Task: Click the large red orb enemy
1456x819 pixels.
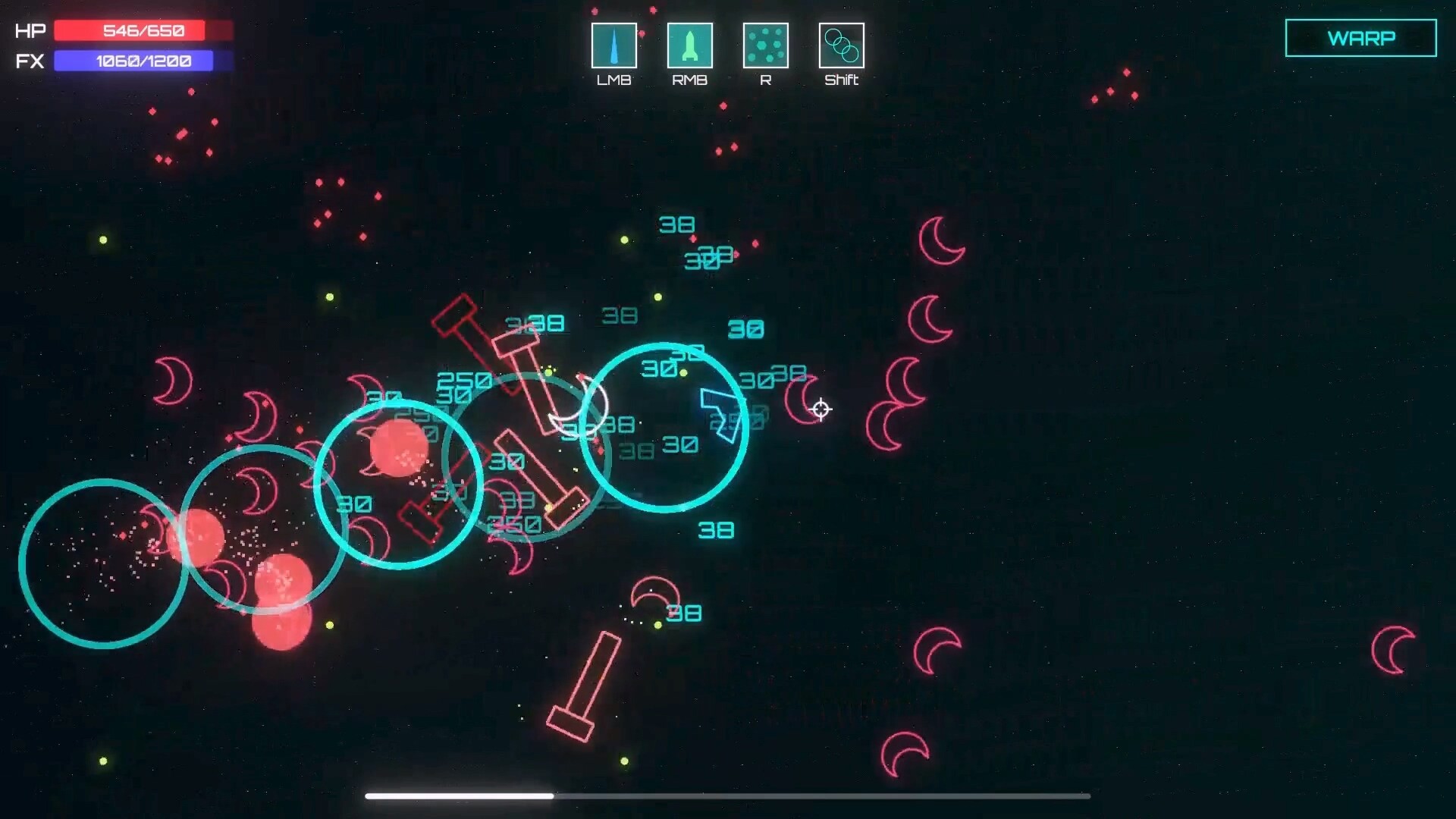Action: pyautogui.click(x=397, y=447)
